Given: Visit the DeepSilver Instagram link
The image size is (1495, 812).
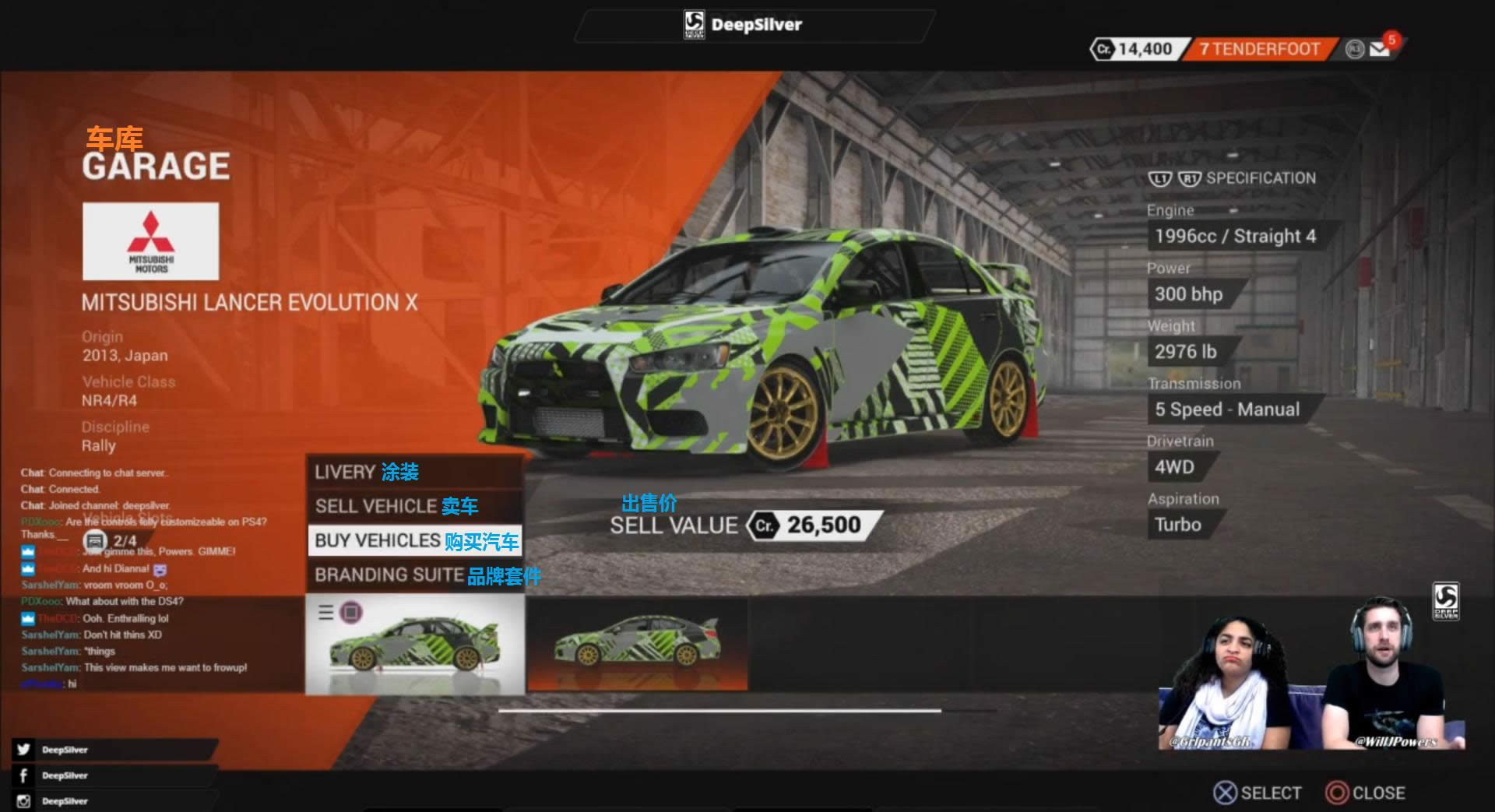Looking at the screenshot, I should 65,801.
